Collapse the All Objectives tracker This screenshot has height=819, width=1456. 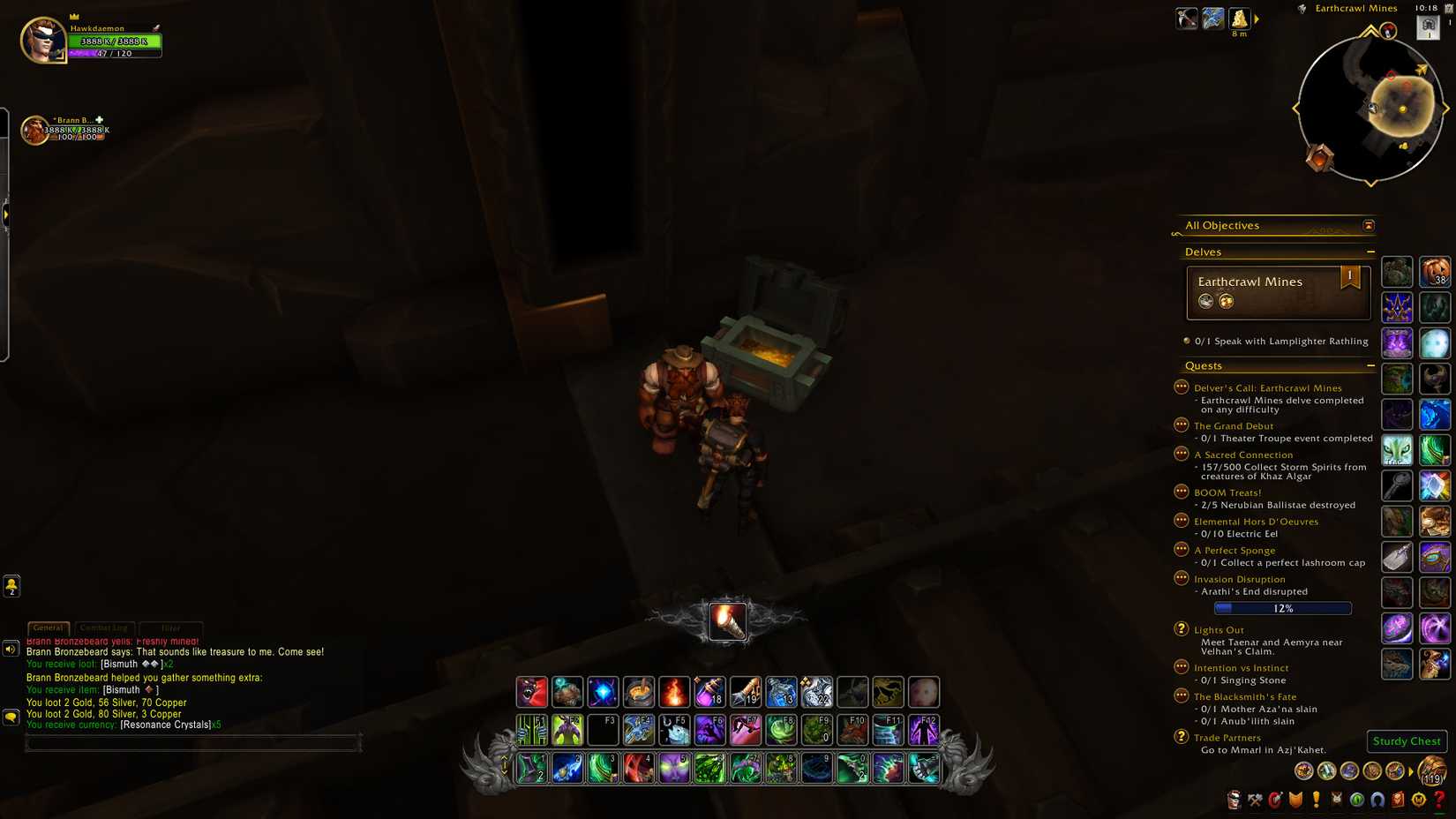1369,225
